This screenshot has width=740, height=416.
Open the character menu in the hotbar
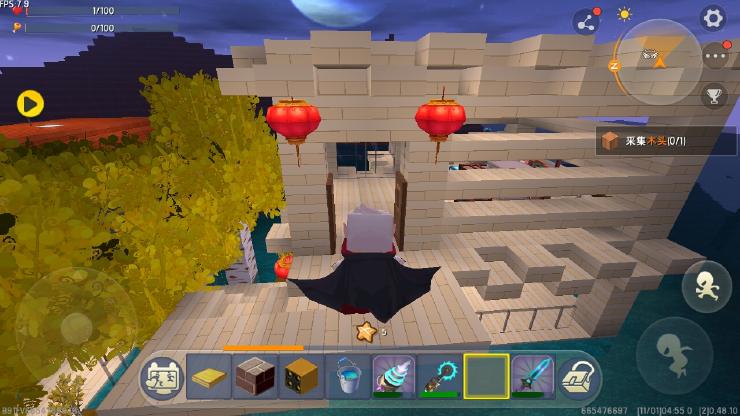click(162, 376)
